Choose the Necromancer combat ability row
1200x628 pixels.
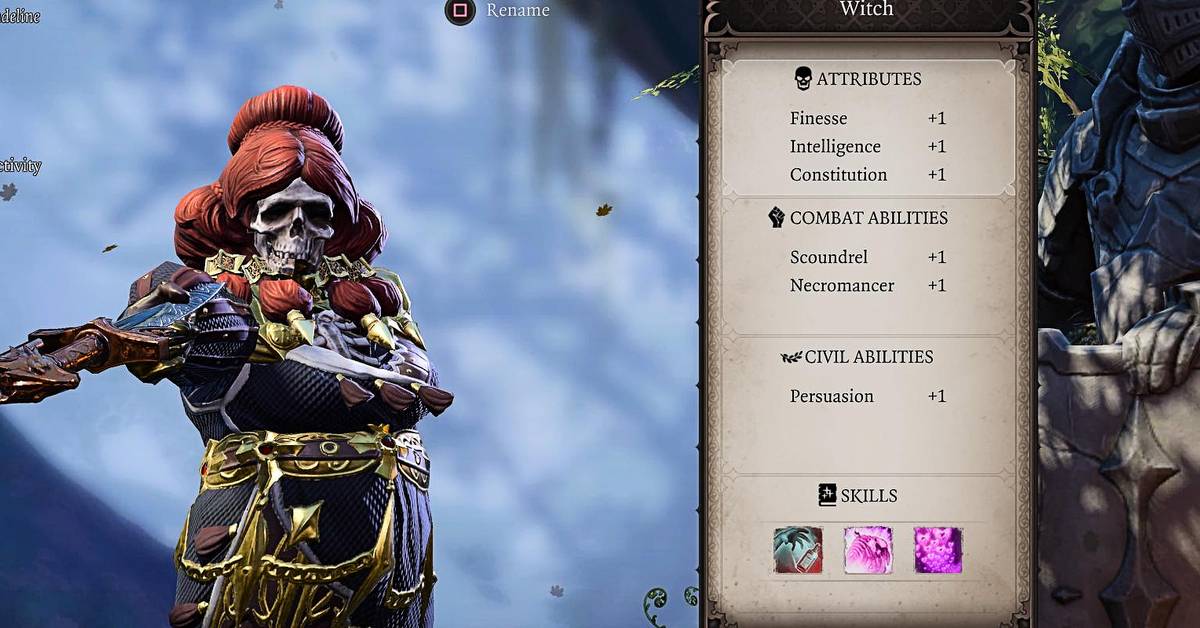pyautogui.click(x=867, y=286)
